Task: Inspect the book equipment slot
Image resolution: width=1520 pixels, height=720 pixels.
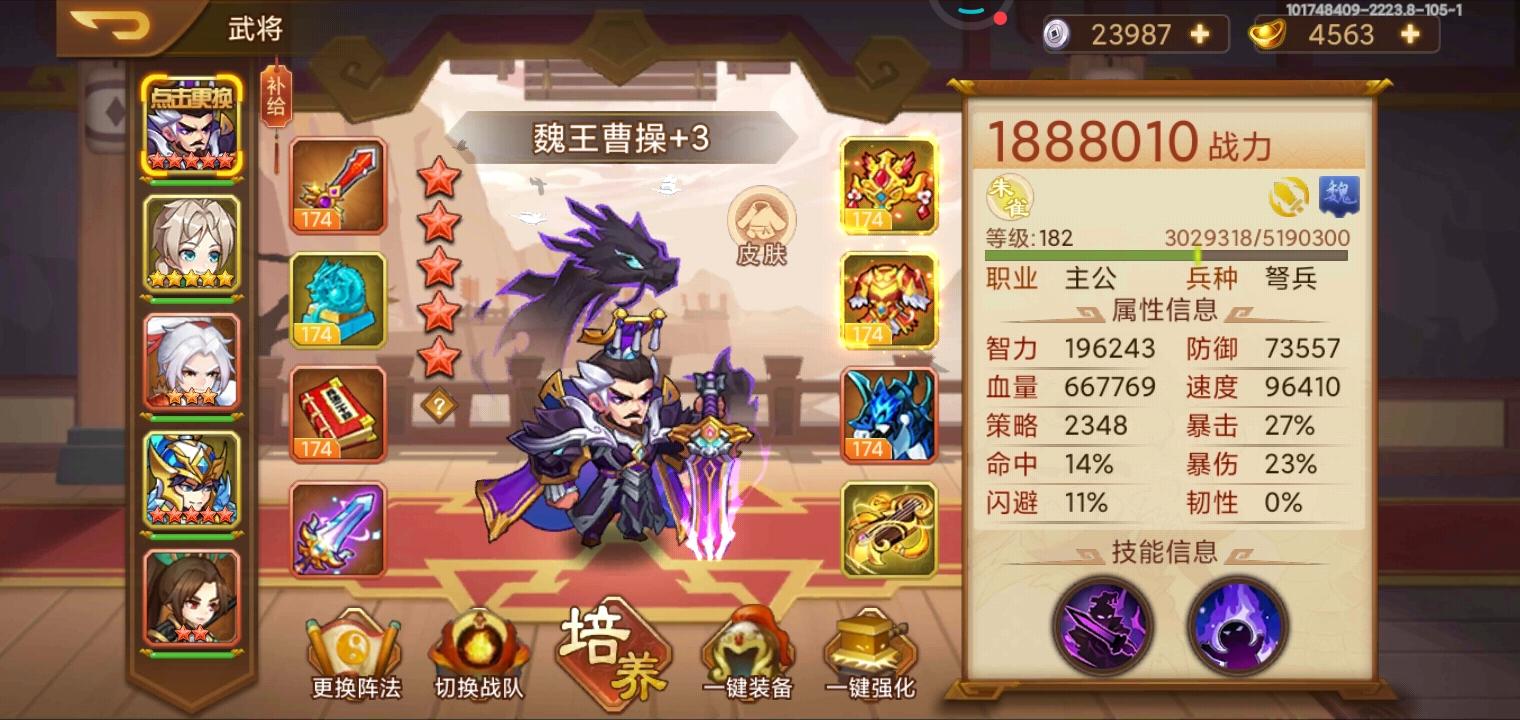Action: pos(337,413)
